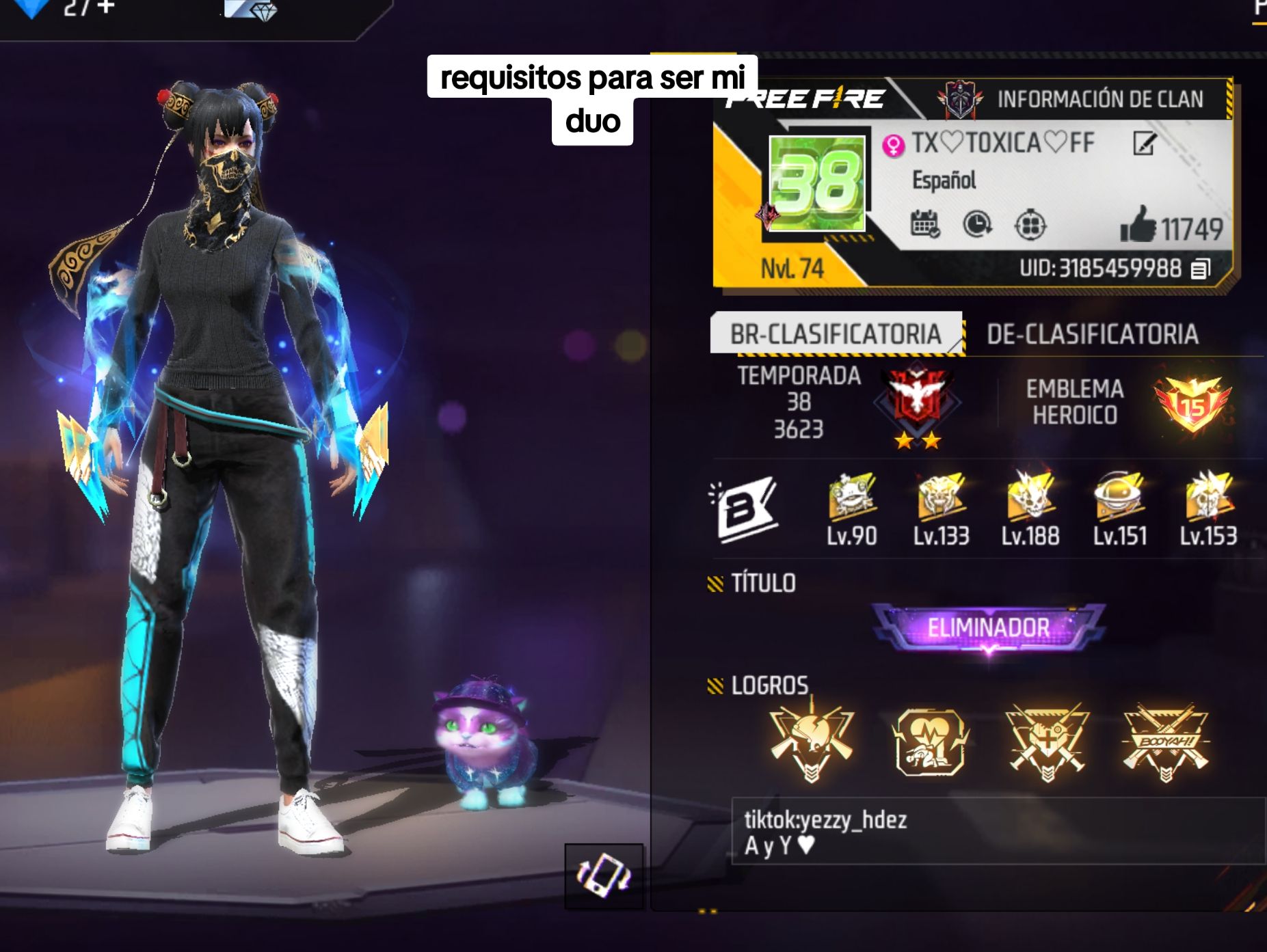Select the Eliminador title banner
The width and height of the screenshot is (1267, 952).
[x=988, y=627]
